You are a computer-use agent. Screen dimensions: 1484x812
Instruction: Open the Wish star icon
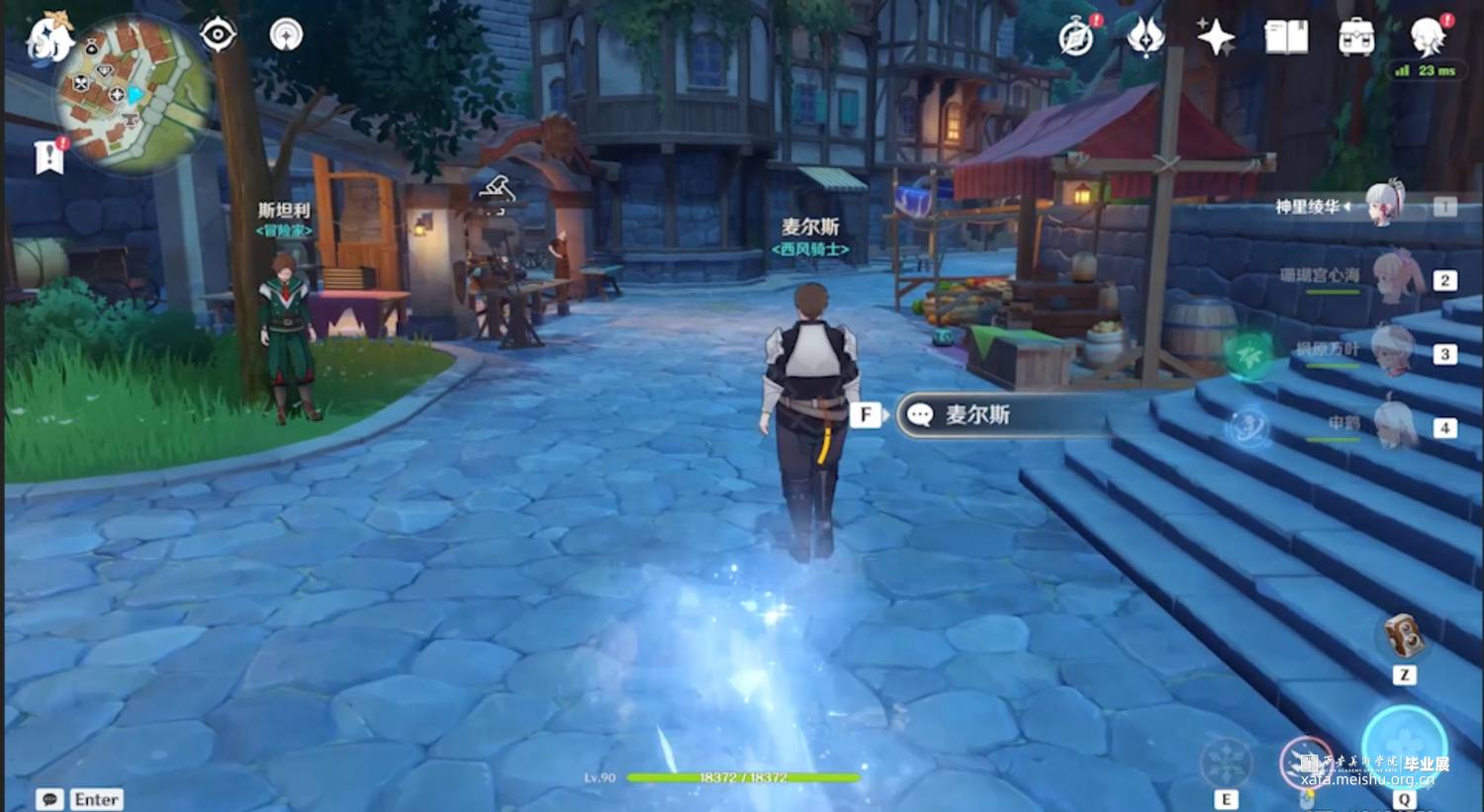click(x=1216, y=38)
